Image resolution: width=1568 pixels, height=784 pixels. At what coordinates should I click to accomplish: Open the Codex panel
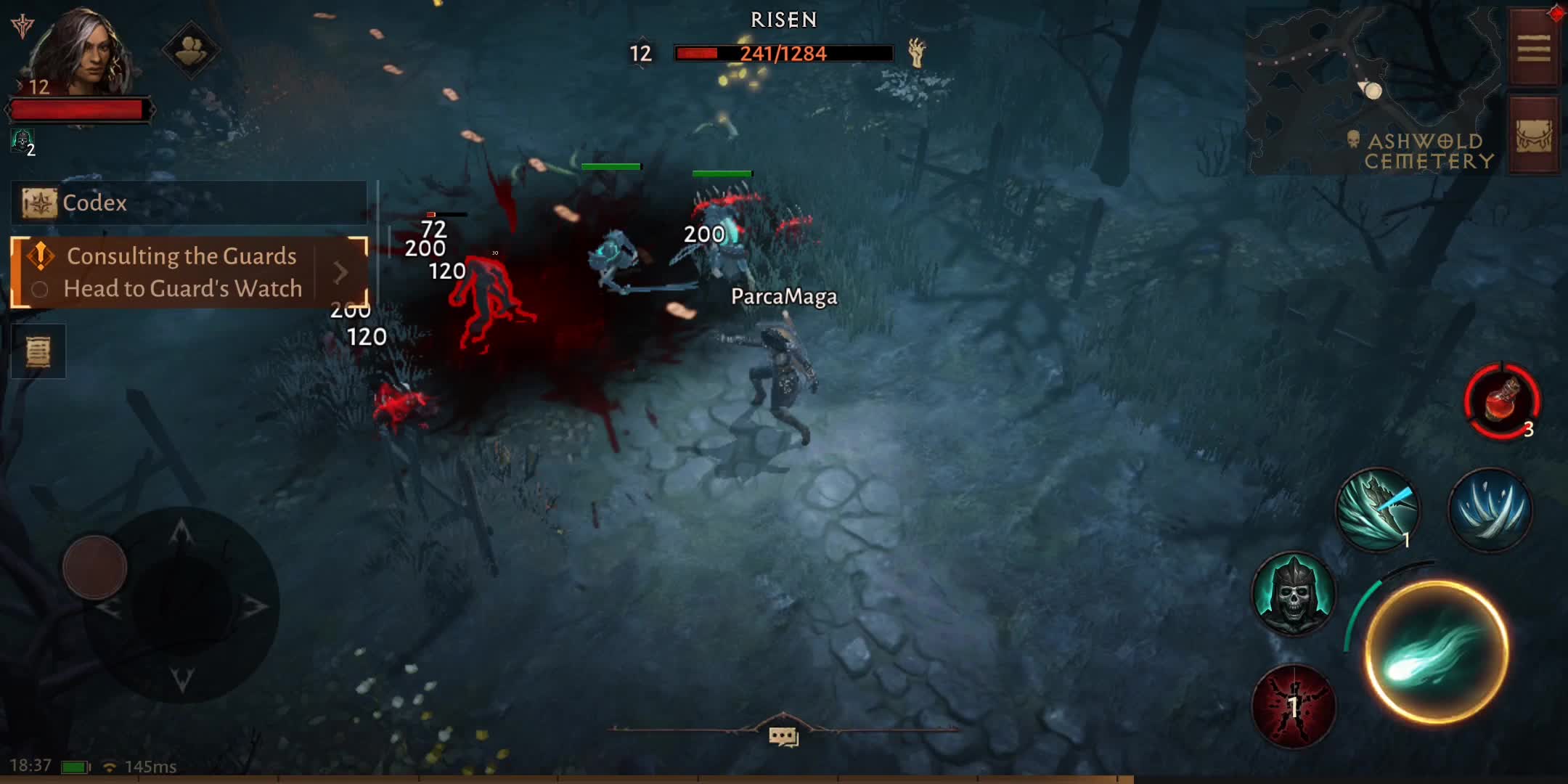coord(189,203)
